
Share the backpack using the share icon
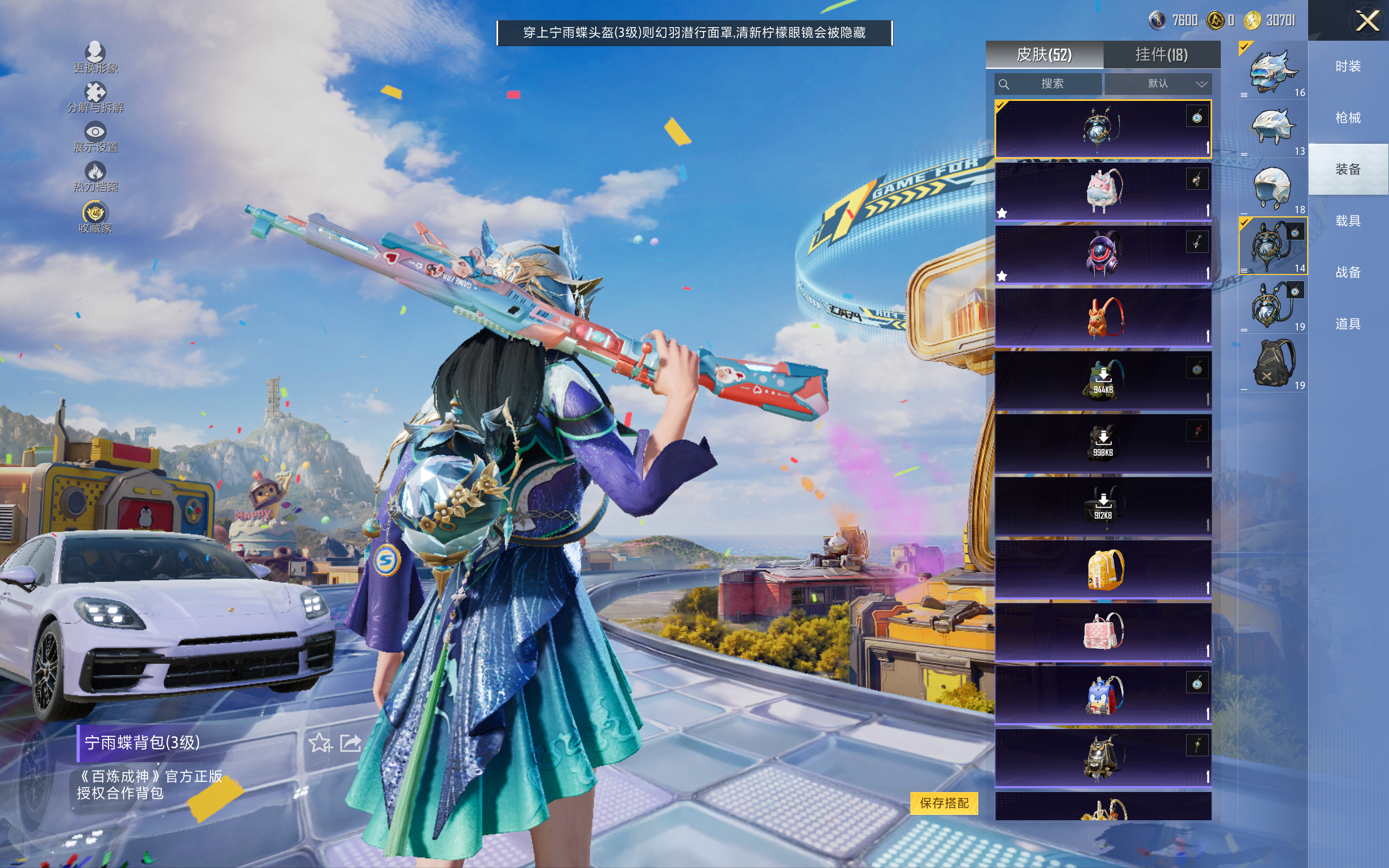point(351,743)
